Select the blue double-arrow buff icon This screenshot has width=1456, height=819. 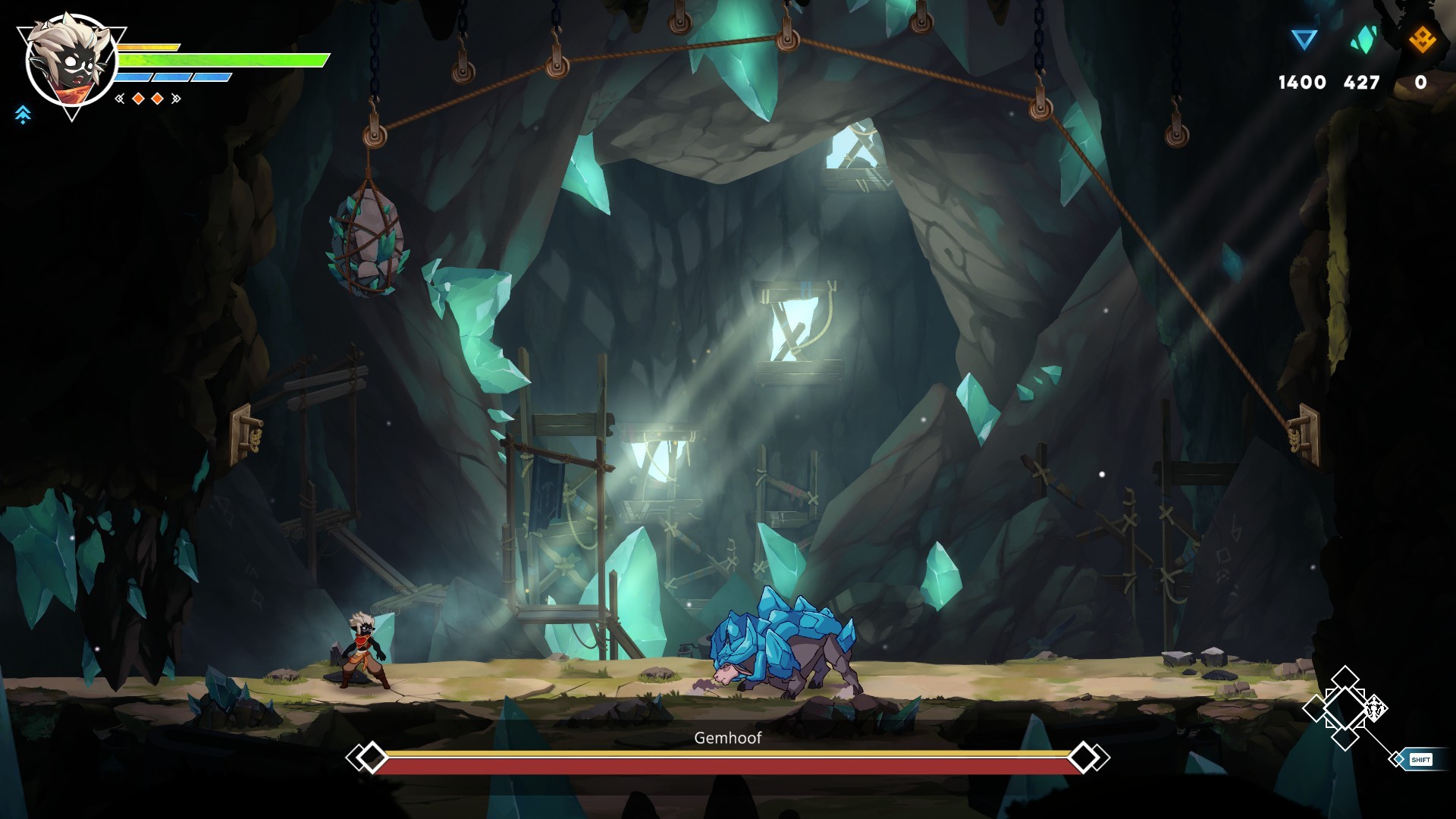(23, 115)
